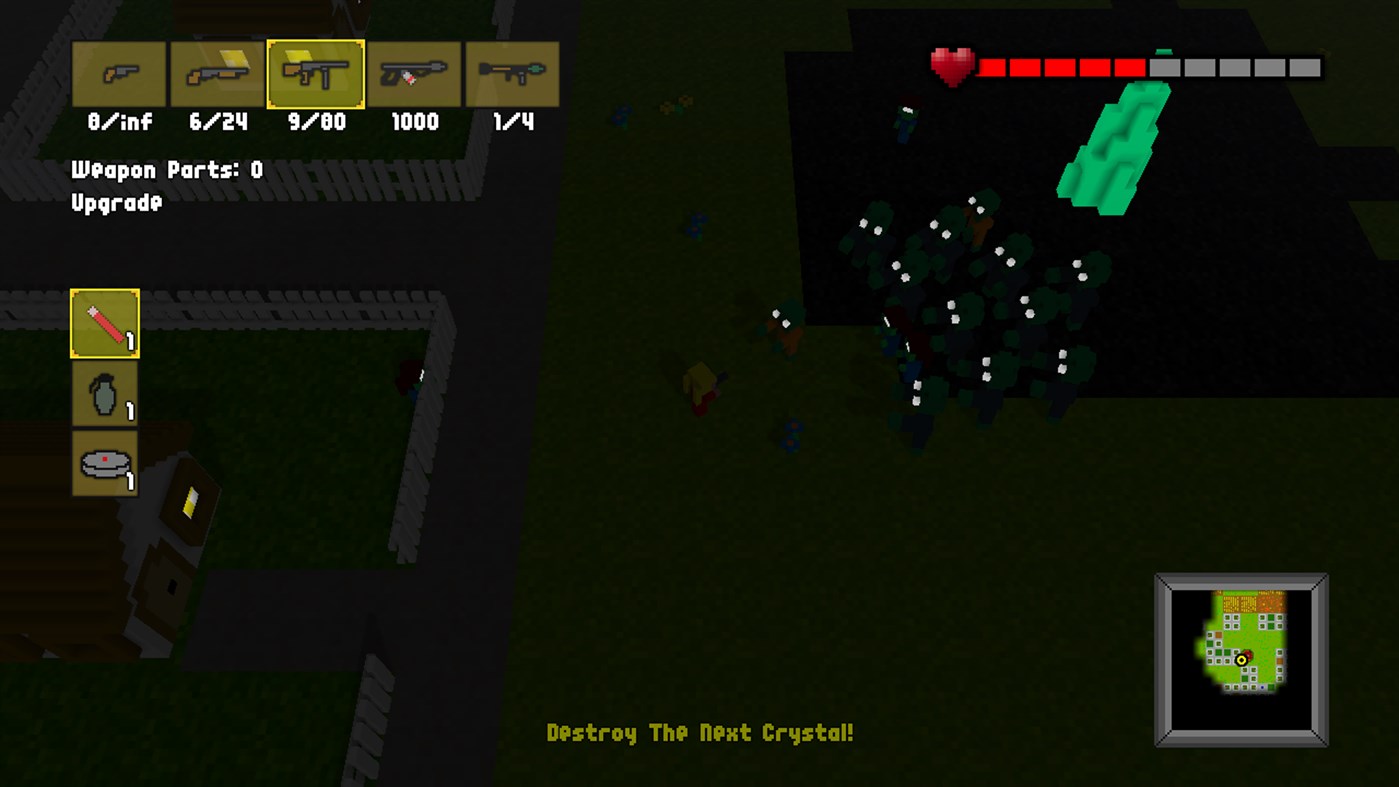
Task: Select the shotgun with 6/24 ammo
Action: tap(216, 75)
